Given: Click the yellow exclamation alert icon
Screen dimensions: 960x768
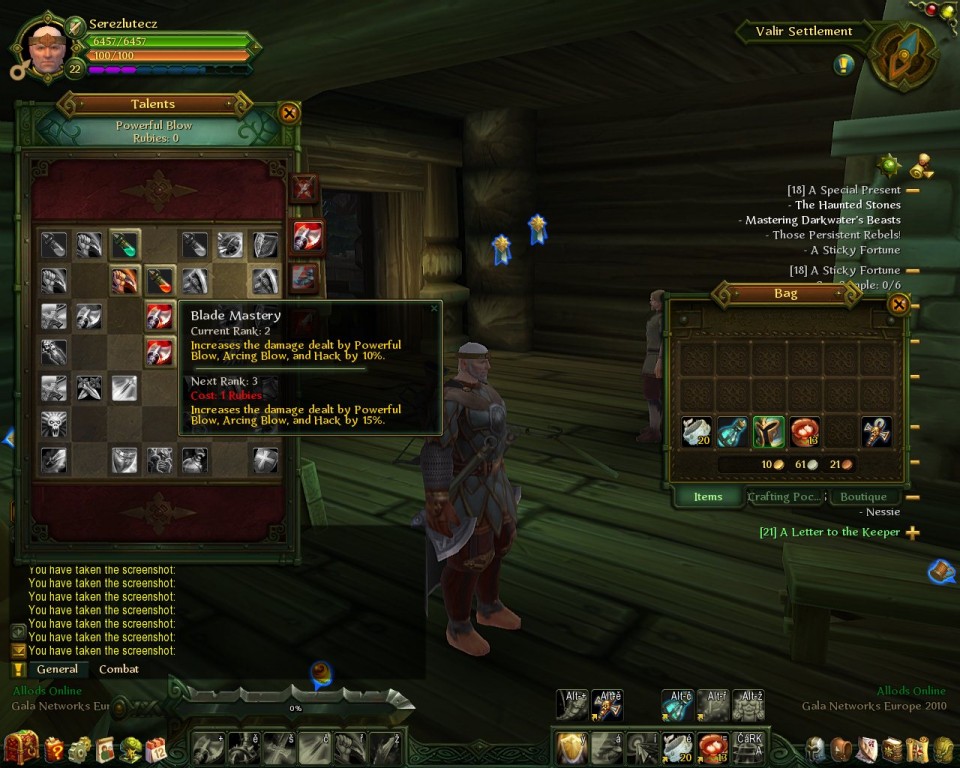Looking at the screenshot, I should [x=843, y=65].
